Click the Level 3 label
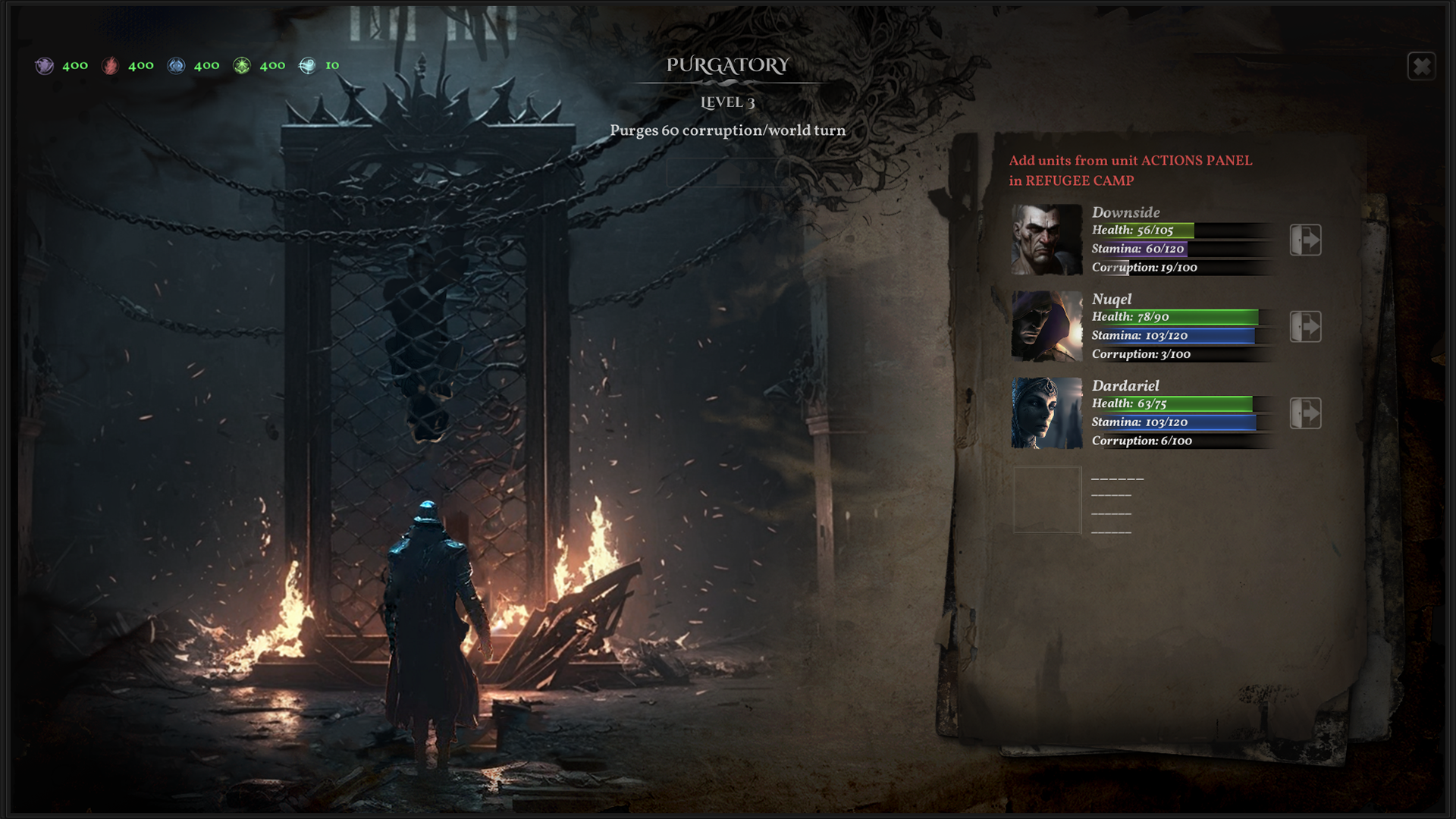1456x819 pixels. pyautogui.click(x=727, y=102)
